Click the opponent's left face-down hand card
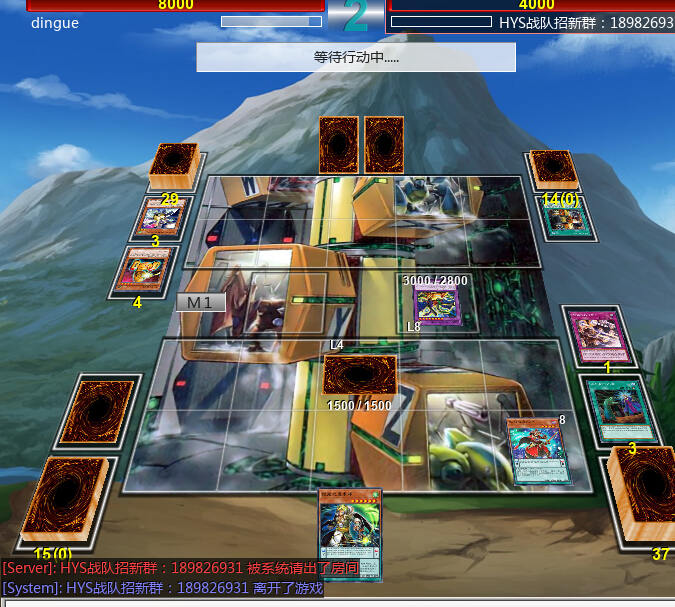The image size is (675, 607). (x=339, y=144)
